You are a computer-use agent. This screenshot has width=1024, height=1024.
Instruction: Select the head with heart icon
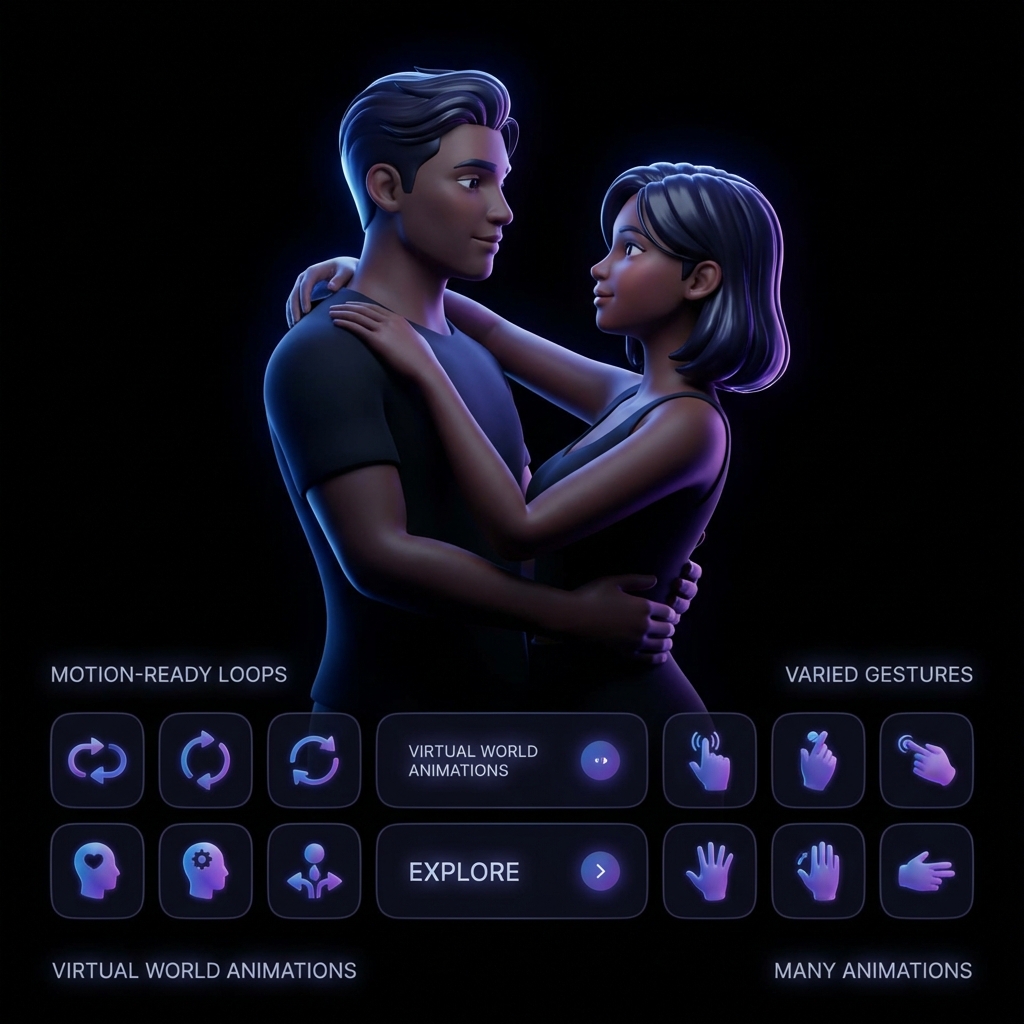pos(97,871)
